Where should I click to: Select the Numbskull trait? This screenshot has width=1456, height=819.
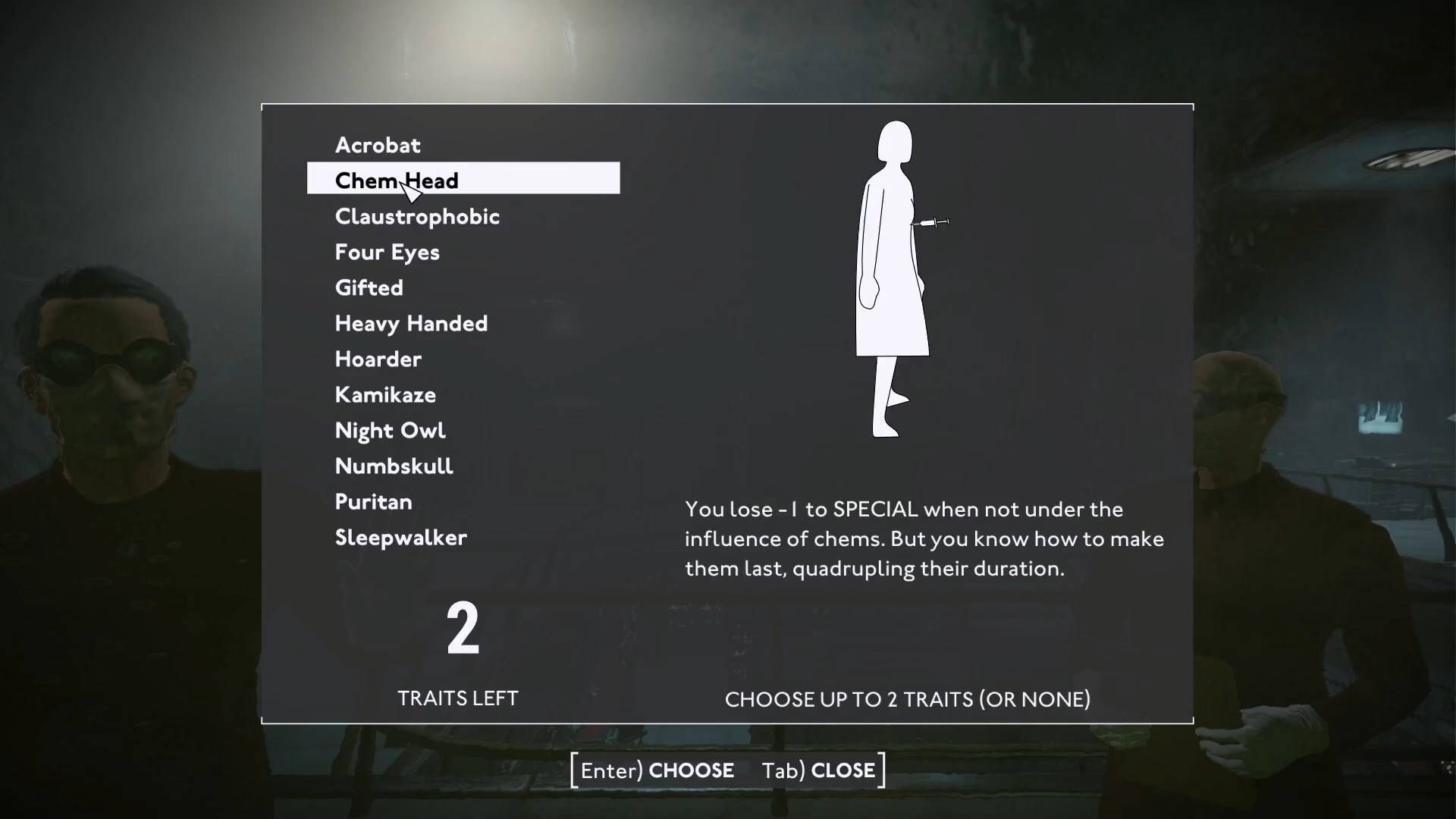[x=394, y=466]
